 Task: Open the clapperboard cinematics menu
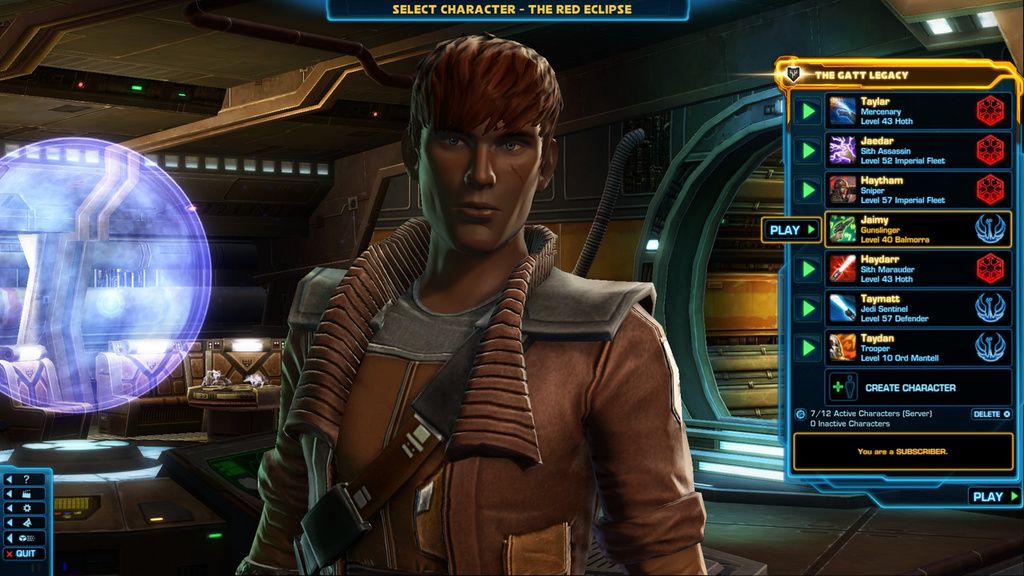[x=24, y=493]
